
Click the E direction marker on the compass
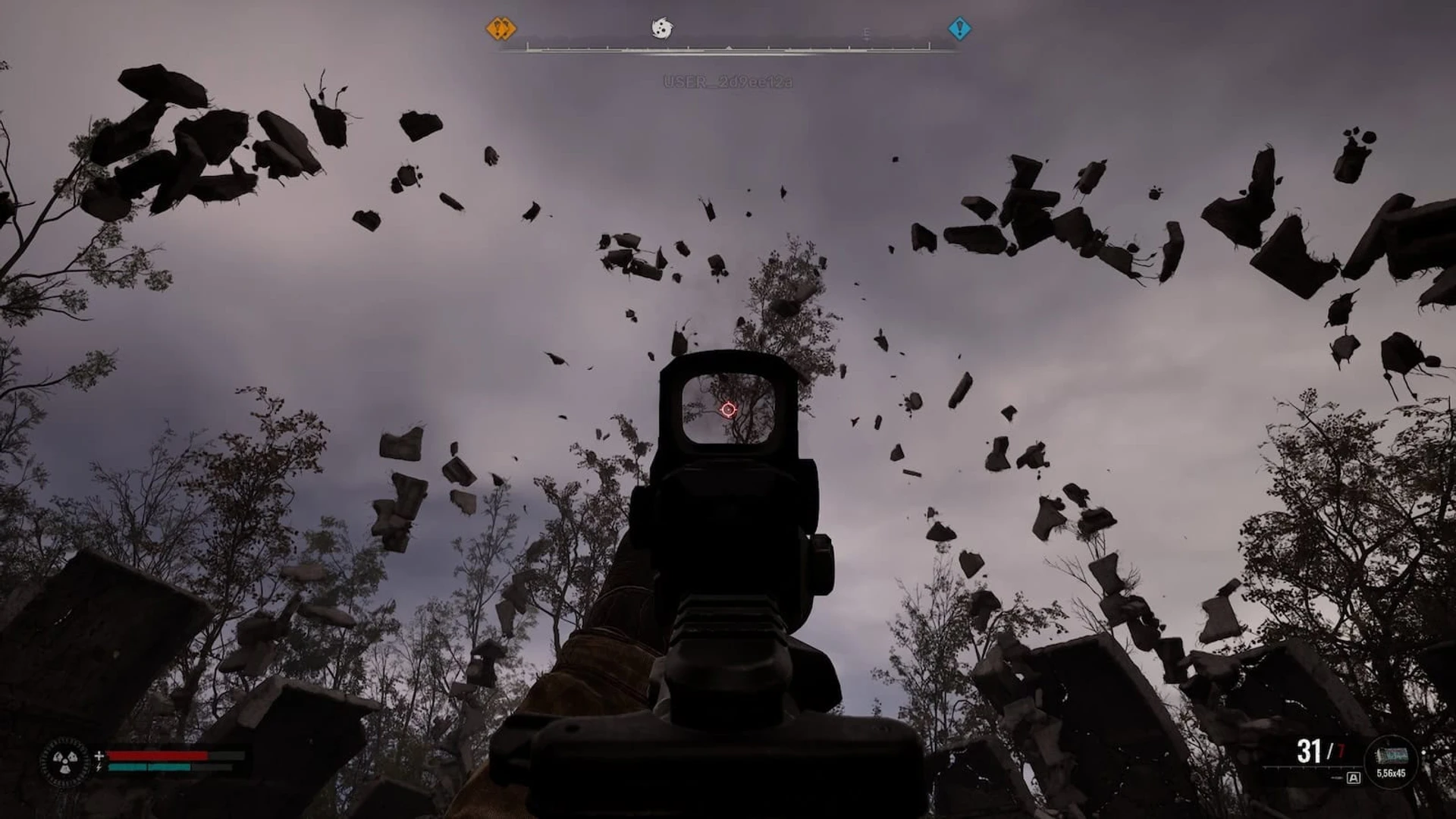[x=866, y=33]
